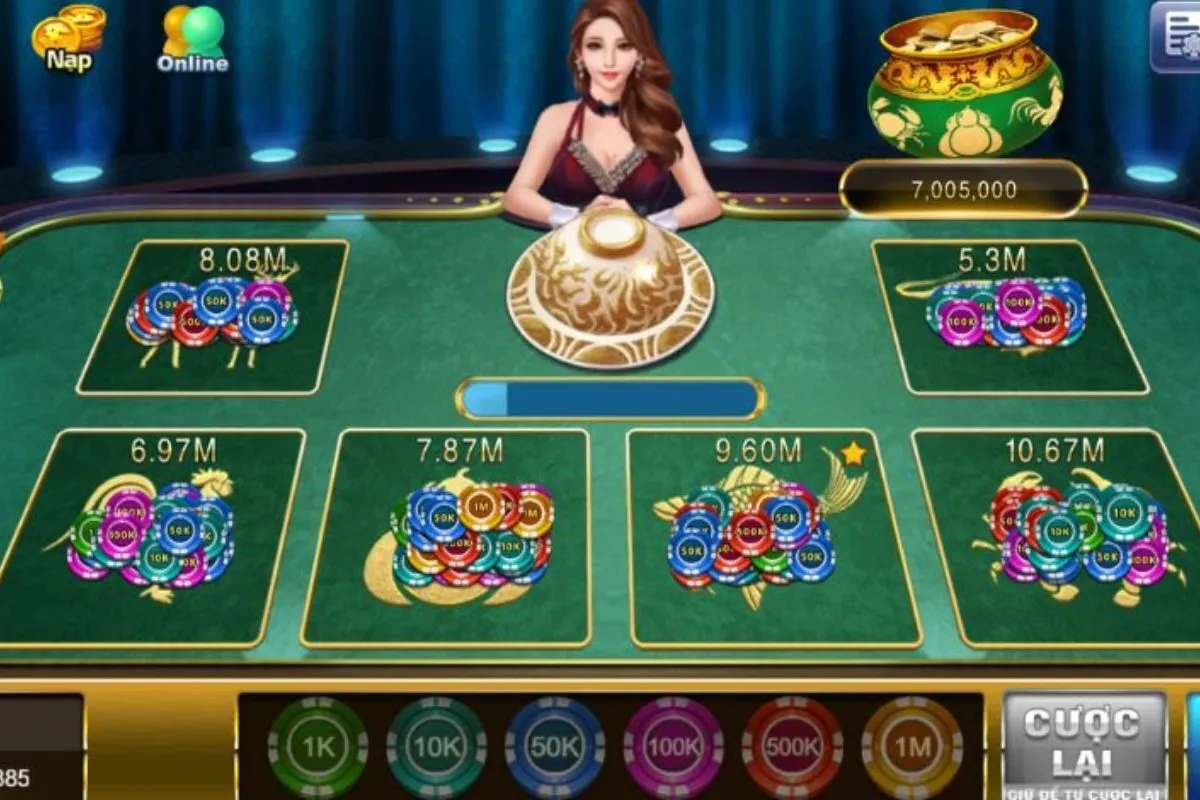Viewport: 1200px width, 800px height.
Task: Place a bet on the 5.3M tile
Action: pos(1008,318)
